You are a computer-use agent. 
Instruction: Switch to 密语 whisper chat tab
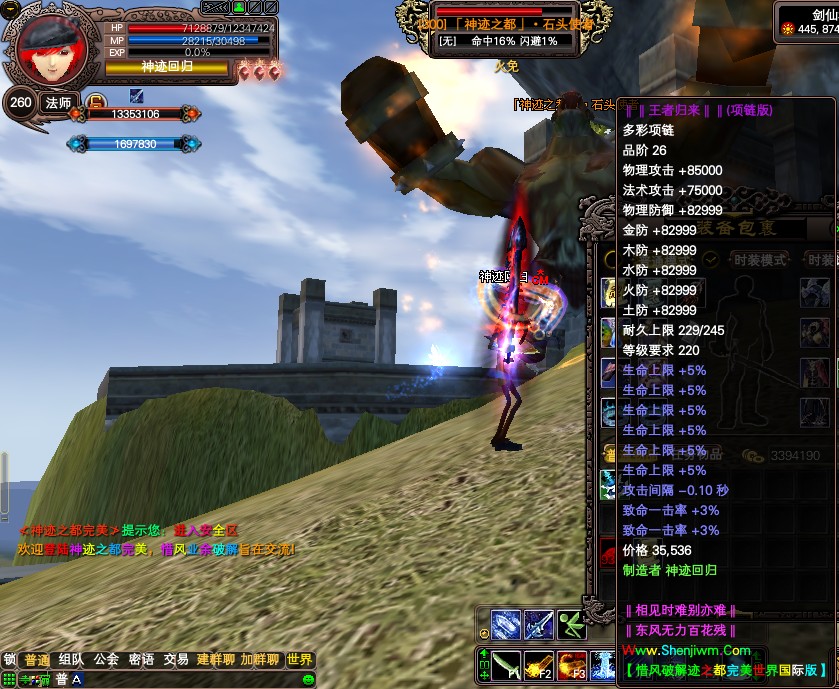click(x=141, y=660)
